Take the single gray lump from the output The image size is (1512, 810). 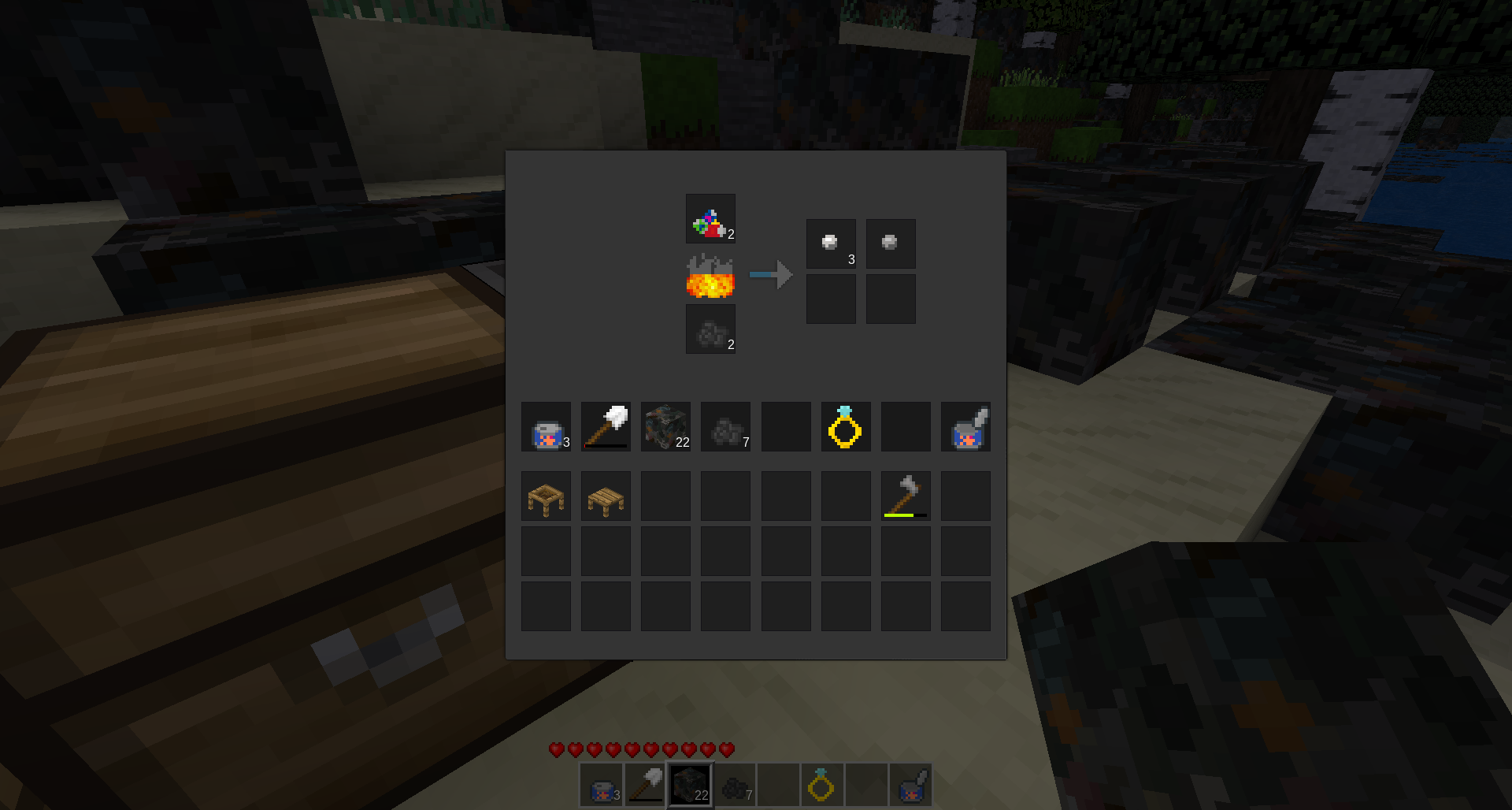pos(891,243)
